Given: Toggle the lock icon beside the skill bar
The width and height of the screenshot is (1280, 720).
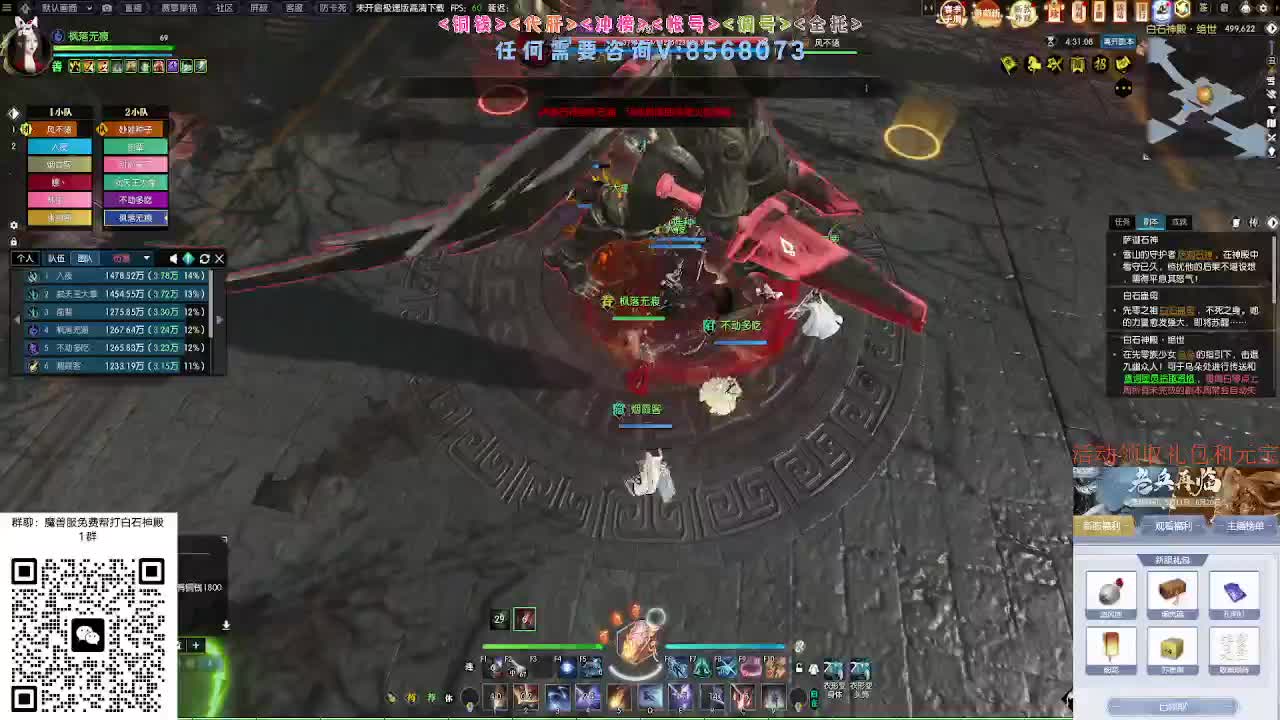Looking at the screenshot, I should click(799, 668).
